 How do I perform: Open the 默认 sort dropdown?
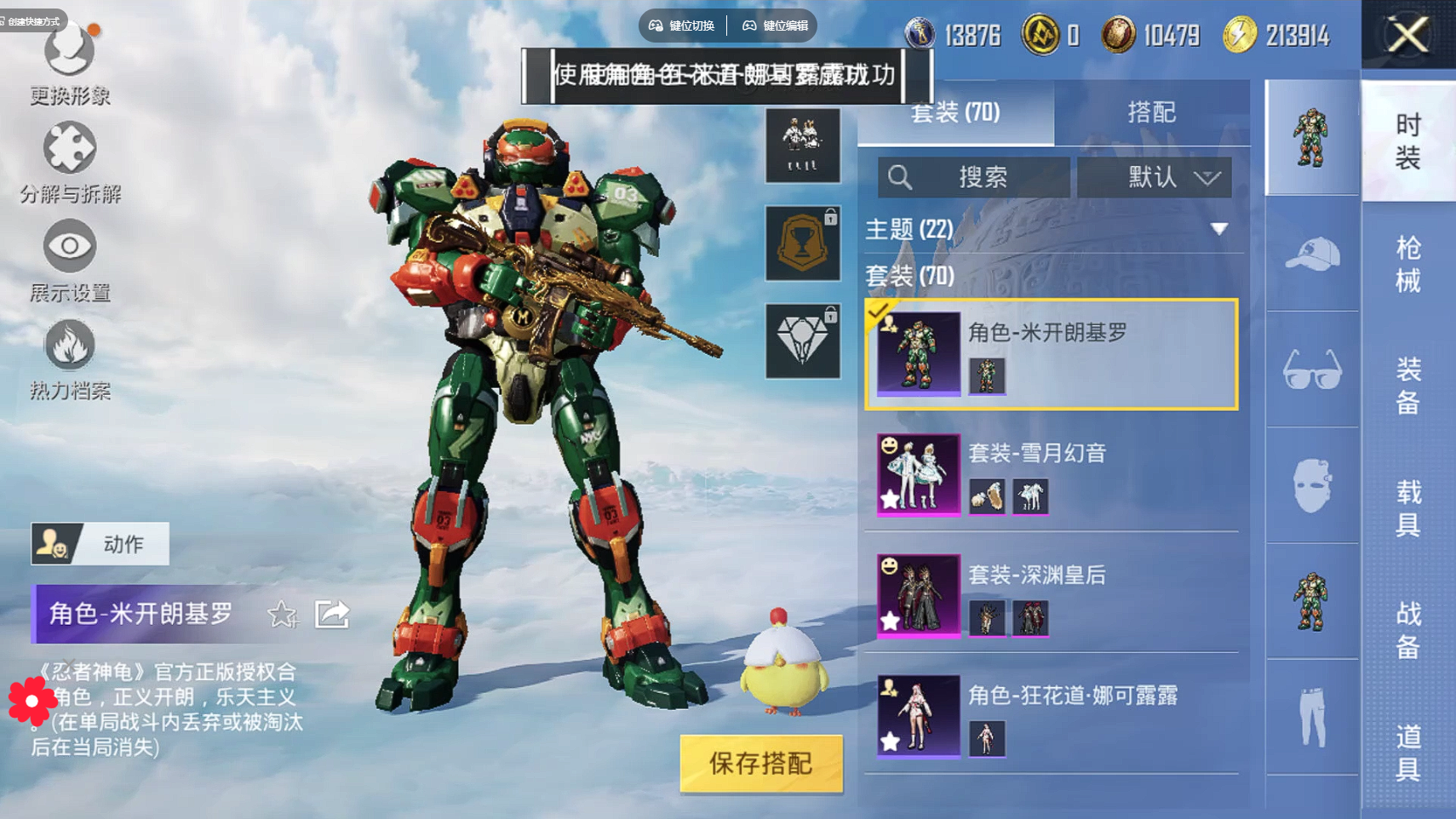coord(1154,177)
